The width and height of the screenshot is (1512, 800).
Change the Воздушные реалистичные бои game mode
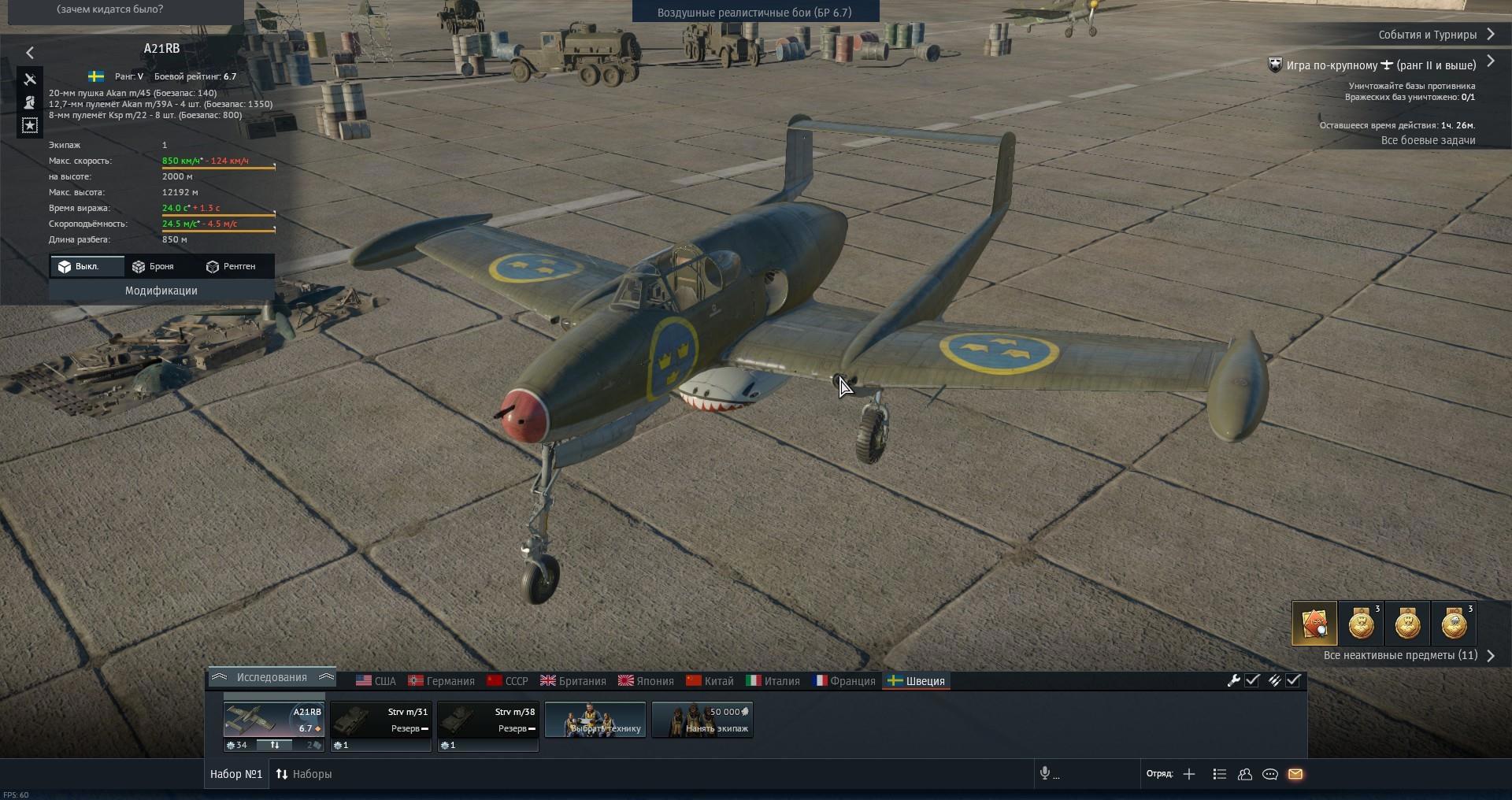tap(754, 13)
